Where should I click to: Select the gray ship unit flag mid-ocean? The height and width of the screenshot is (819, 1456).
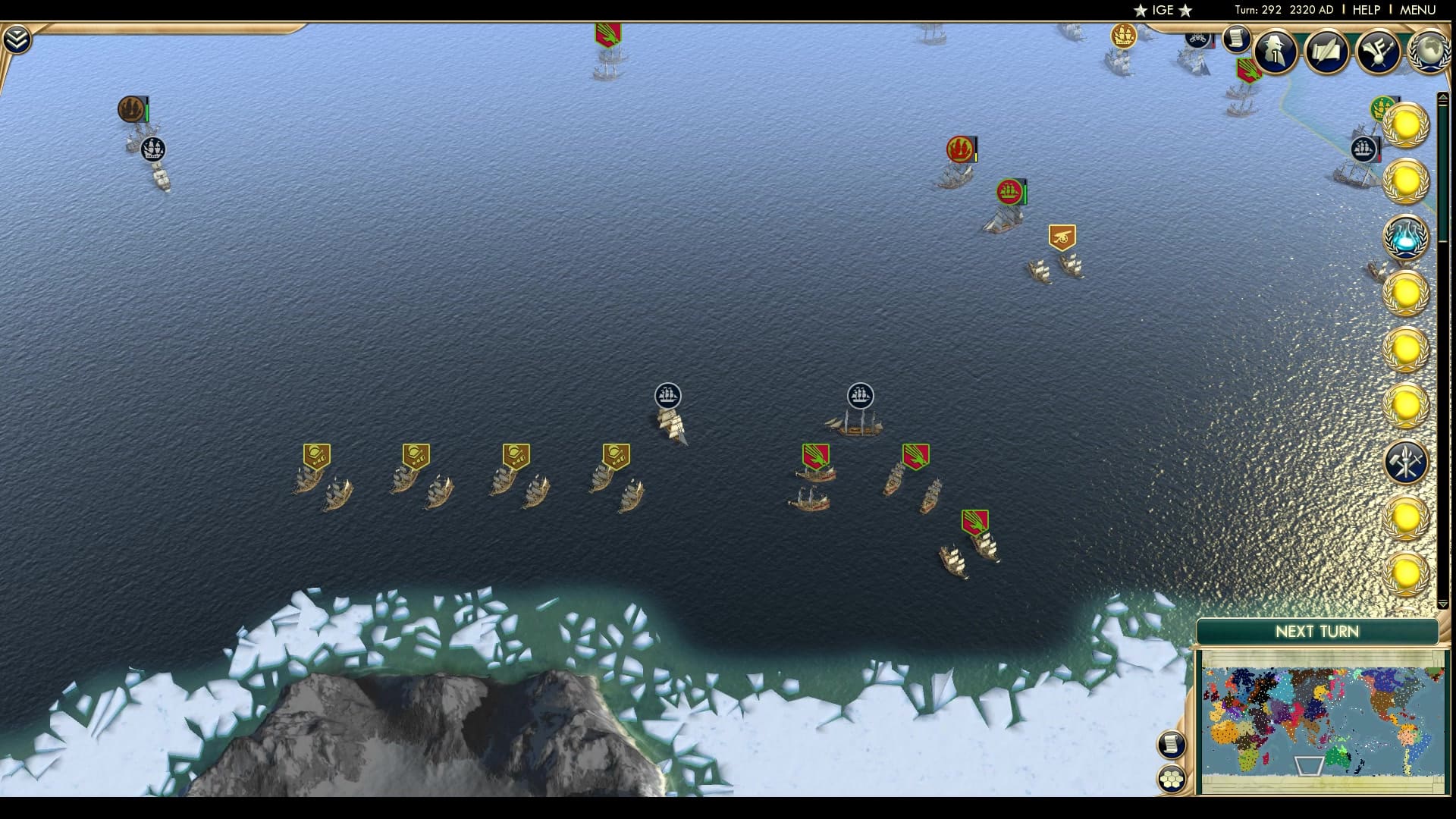pyautogui.click(x=668, y=395)
